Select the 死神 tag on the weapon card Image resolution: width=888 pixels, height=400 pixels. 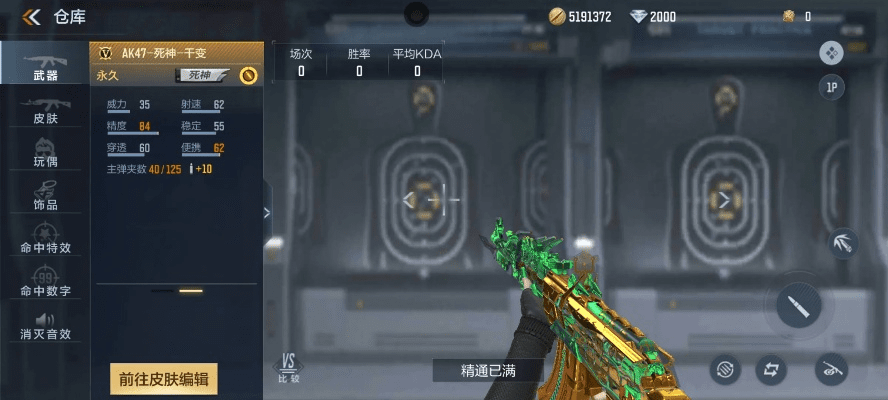coord(202,75)
